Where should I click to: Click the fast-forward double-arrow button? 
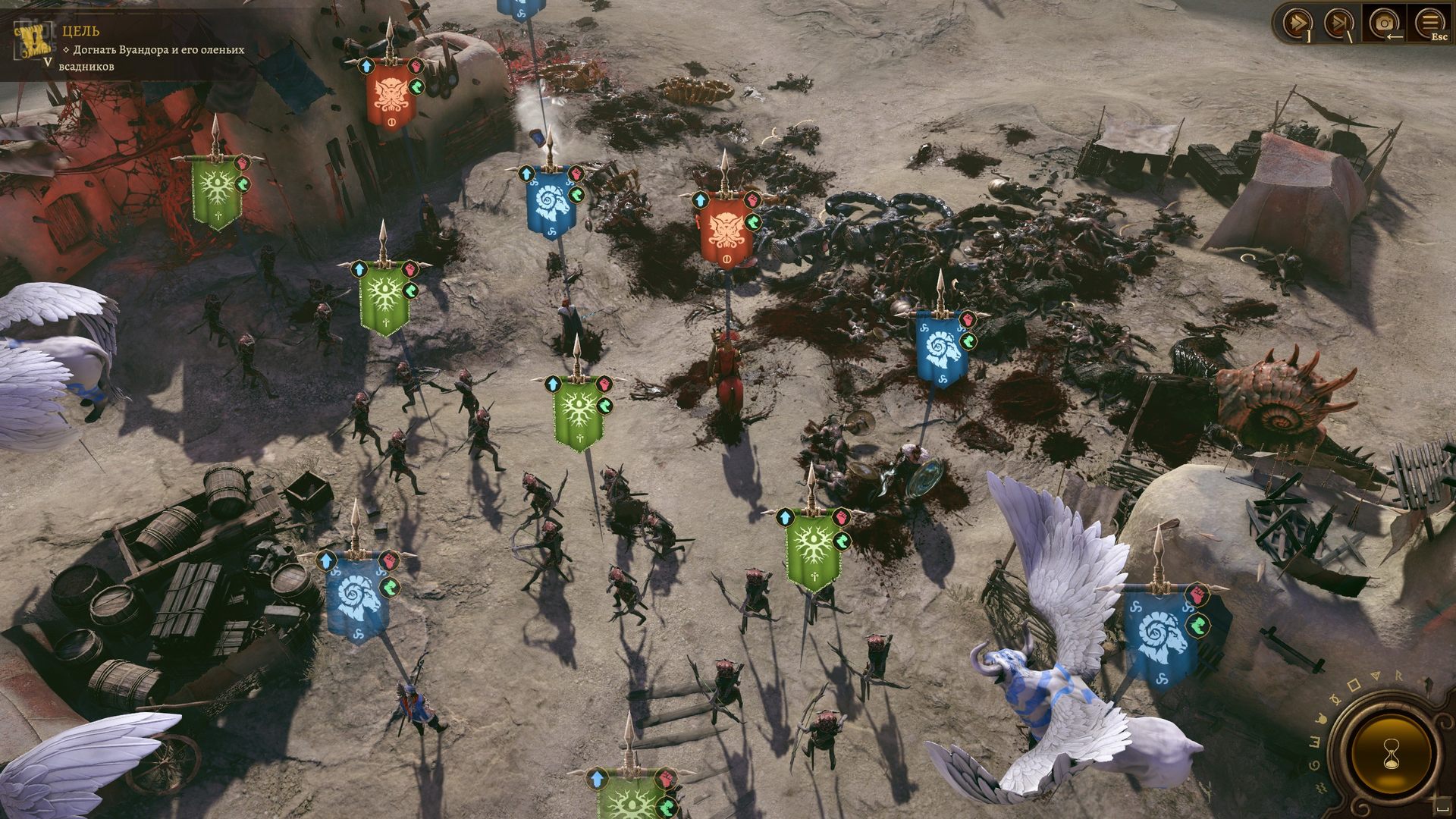click(1297, 23)
